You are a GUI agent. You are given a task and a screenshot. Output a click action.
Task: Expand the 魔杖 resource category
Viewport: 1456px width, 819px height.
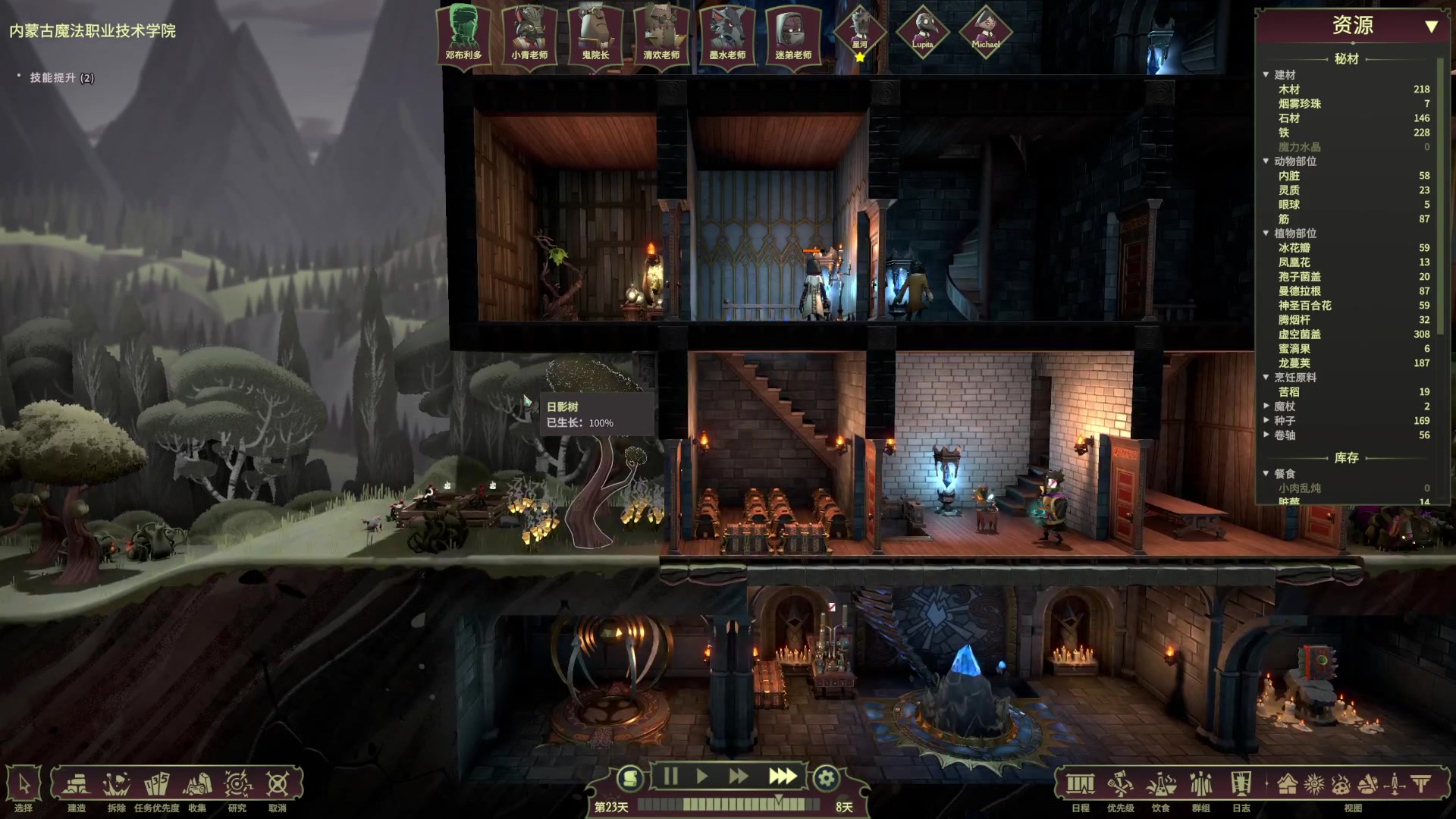[1266, 406]
